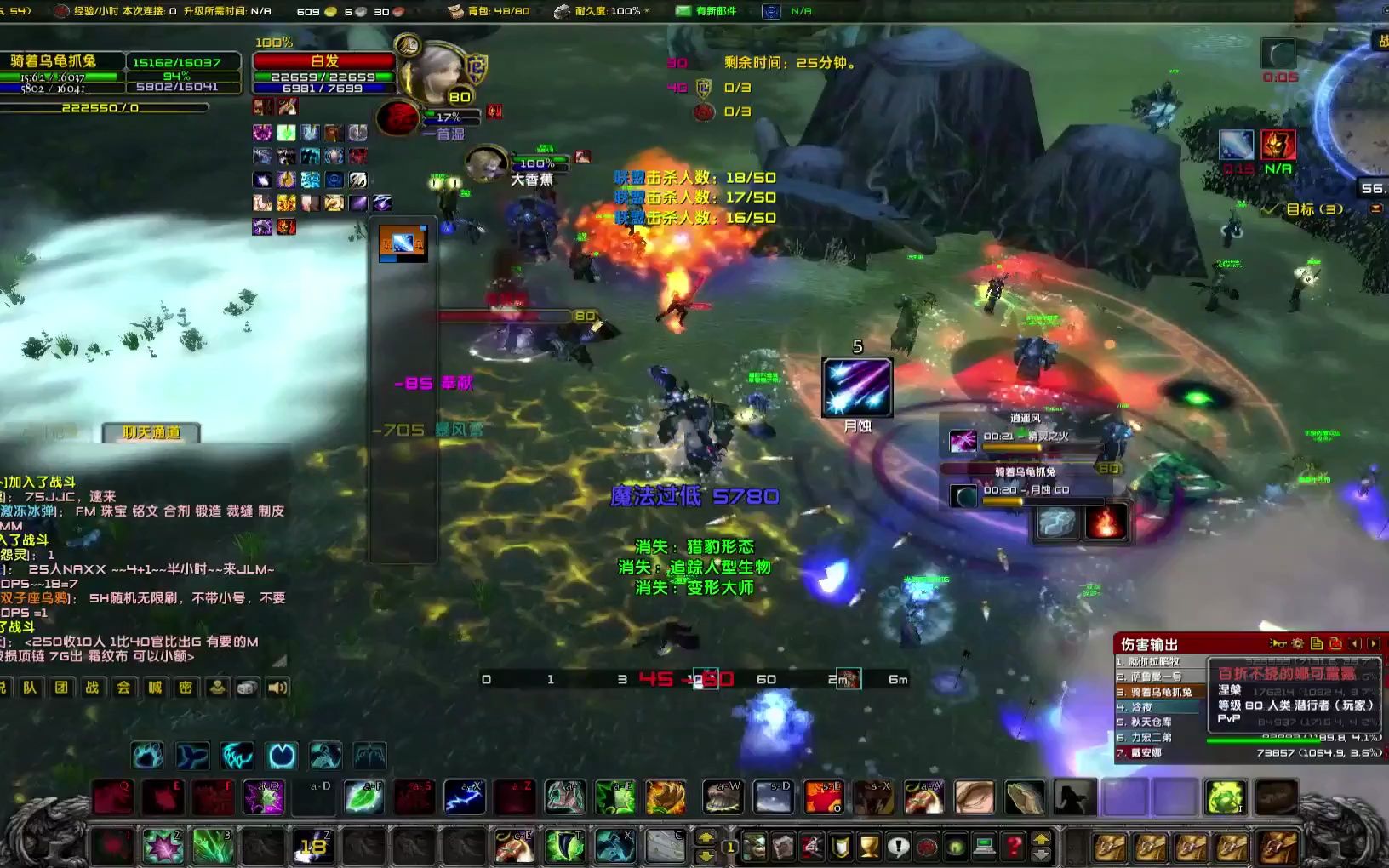This screenshot has width=1389, height=868.
Task: Click the 月蚀 Eclipse proc icon
Action: pyautogui.click(x=857, y=388)
